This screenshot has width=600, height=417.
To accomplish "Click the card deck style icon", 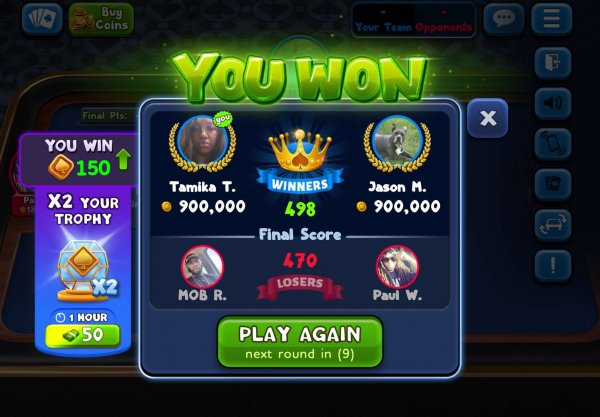I will point(553,184).
